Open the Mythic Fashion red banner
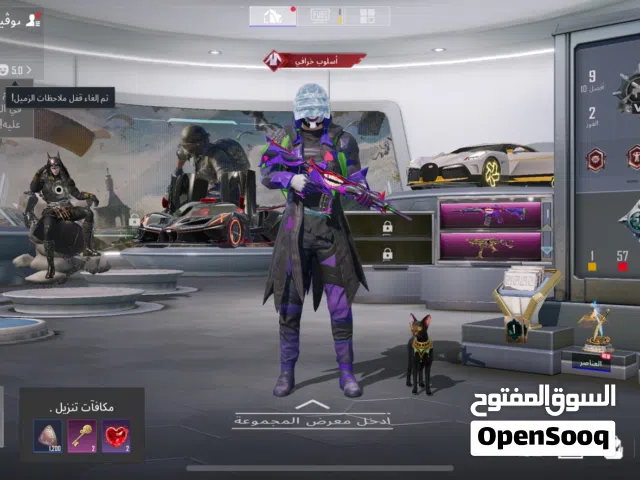 [314, 61]
